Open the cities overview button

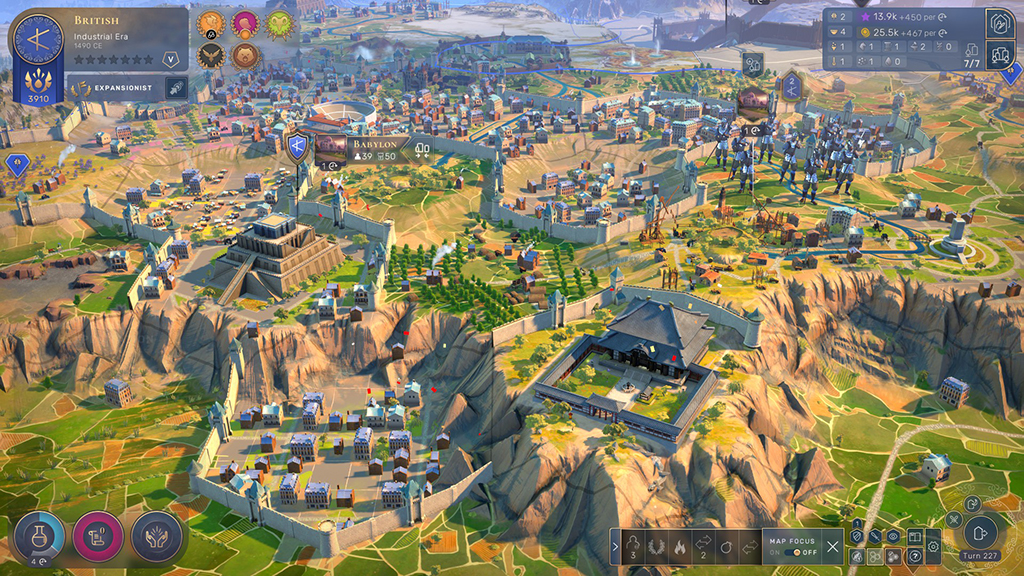[x=999, y=54]
